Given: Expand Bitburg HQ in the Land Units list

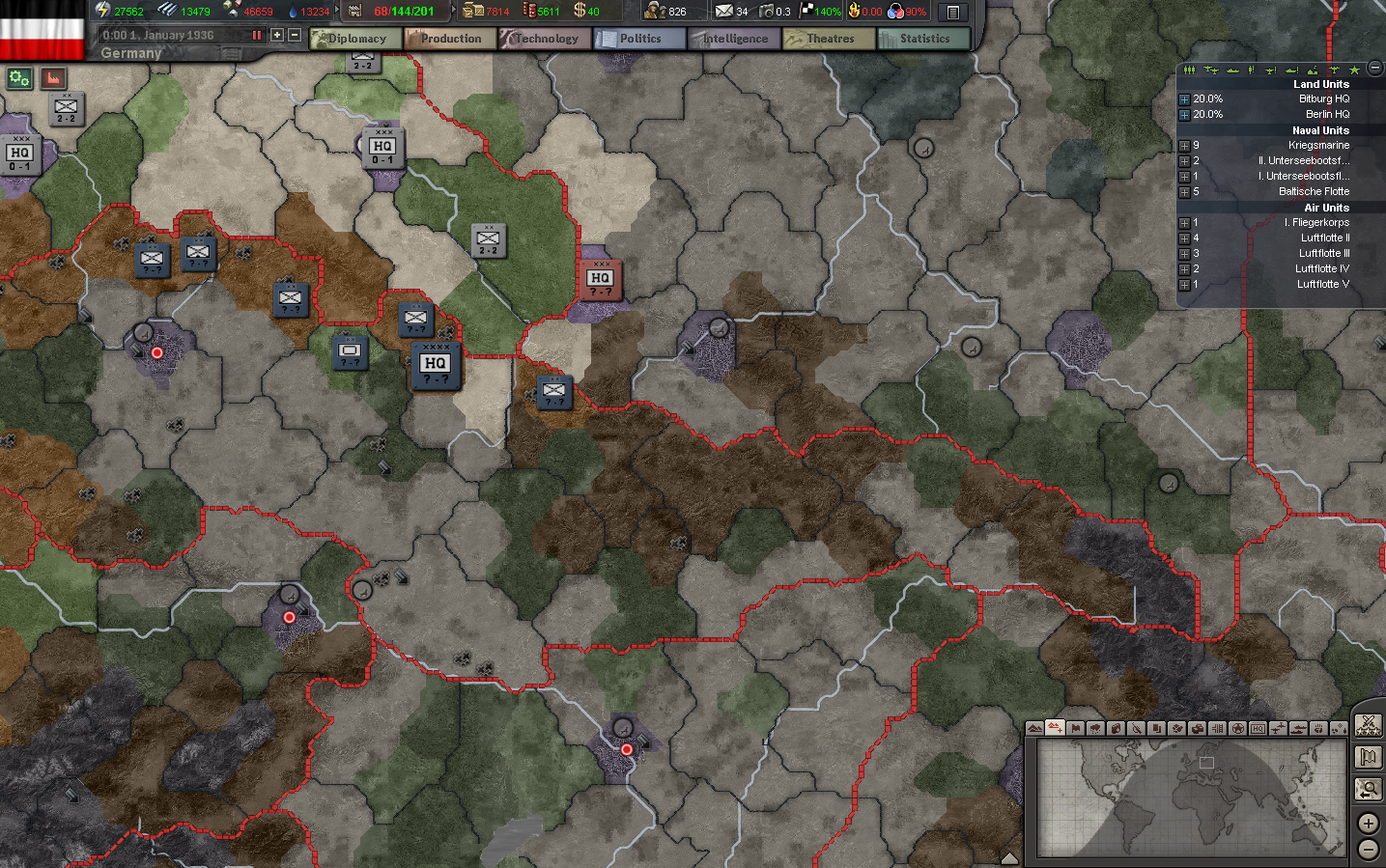Looking at the screenshot, I should [x=1184, y=98].
